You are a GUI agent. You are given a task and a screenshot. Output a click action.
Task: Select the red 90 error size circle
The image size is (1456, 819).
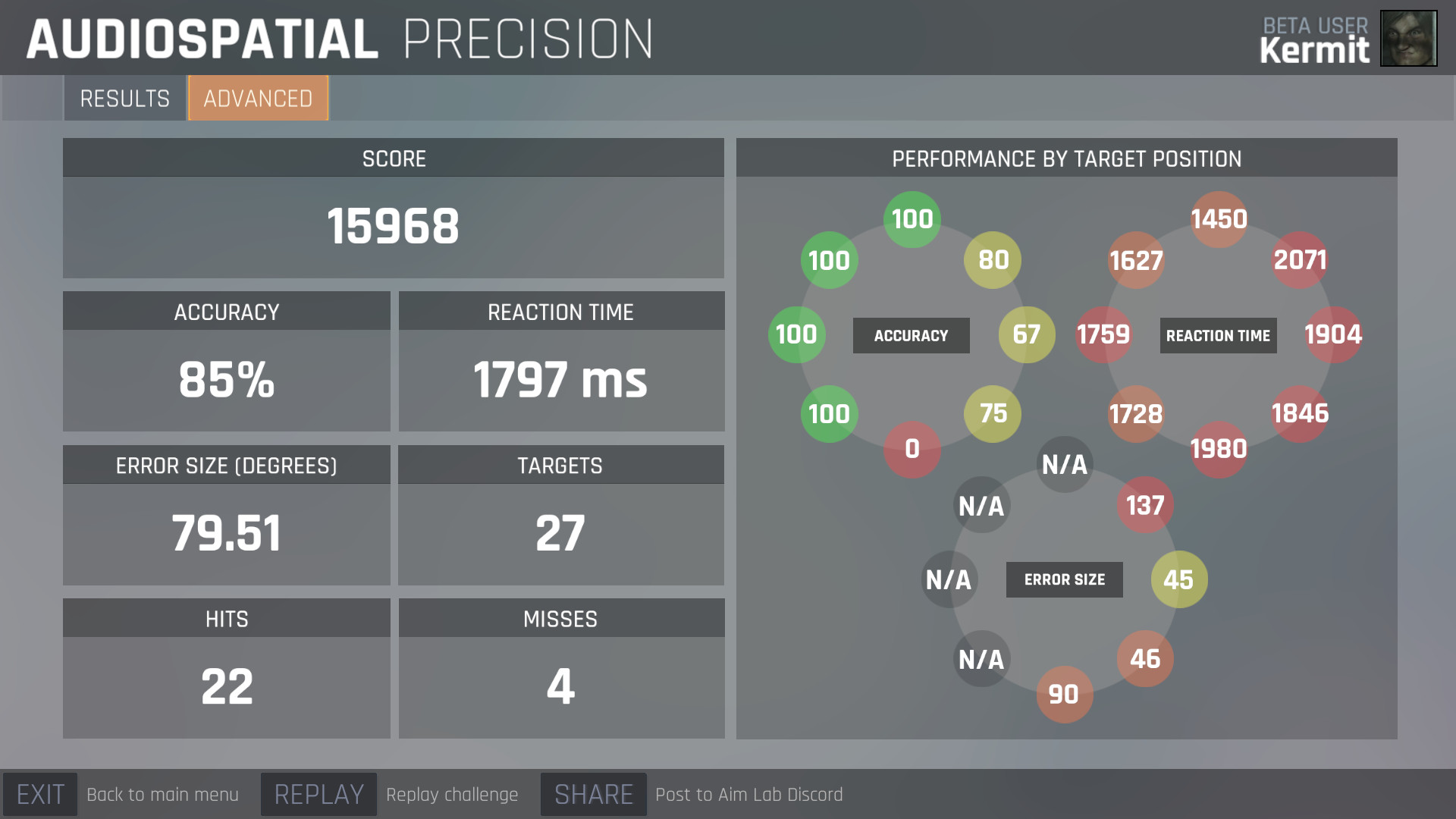click(x=1065, y=694)
